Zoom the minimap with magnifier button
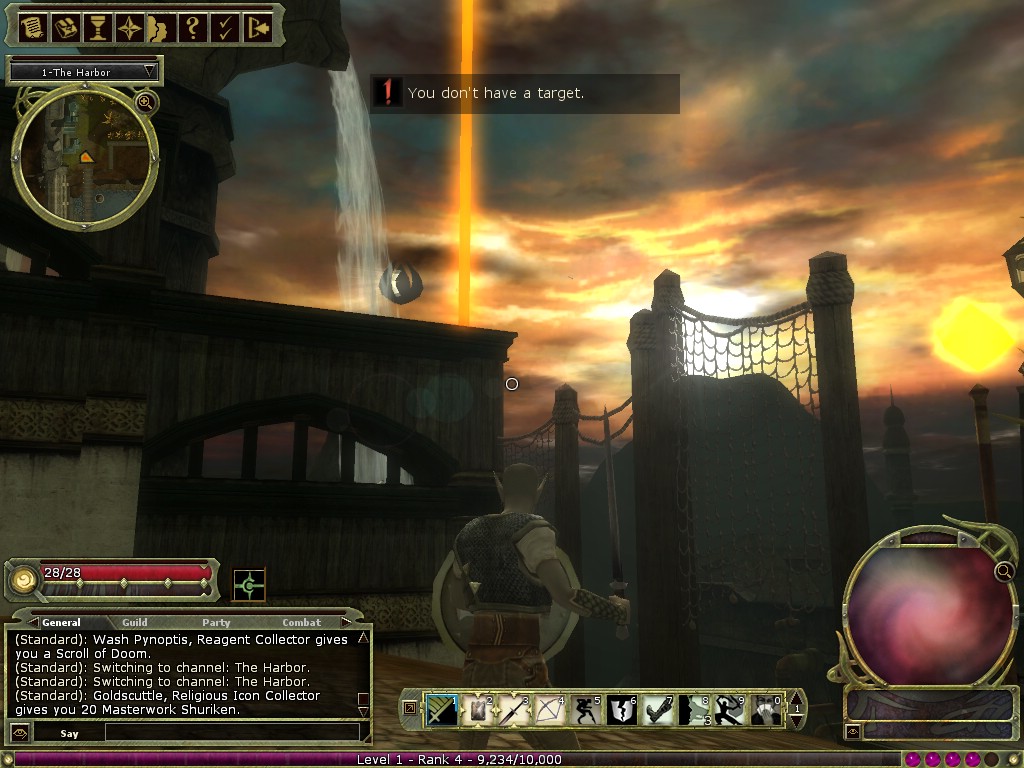The image size is (1024, 768). [146, 102]
